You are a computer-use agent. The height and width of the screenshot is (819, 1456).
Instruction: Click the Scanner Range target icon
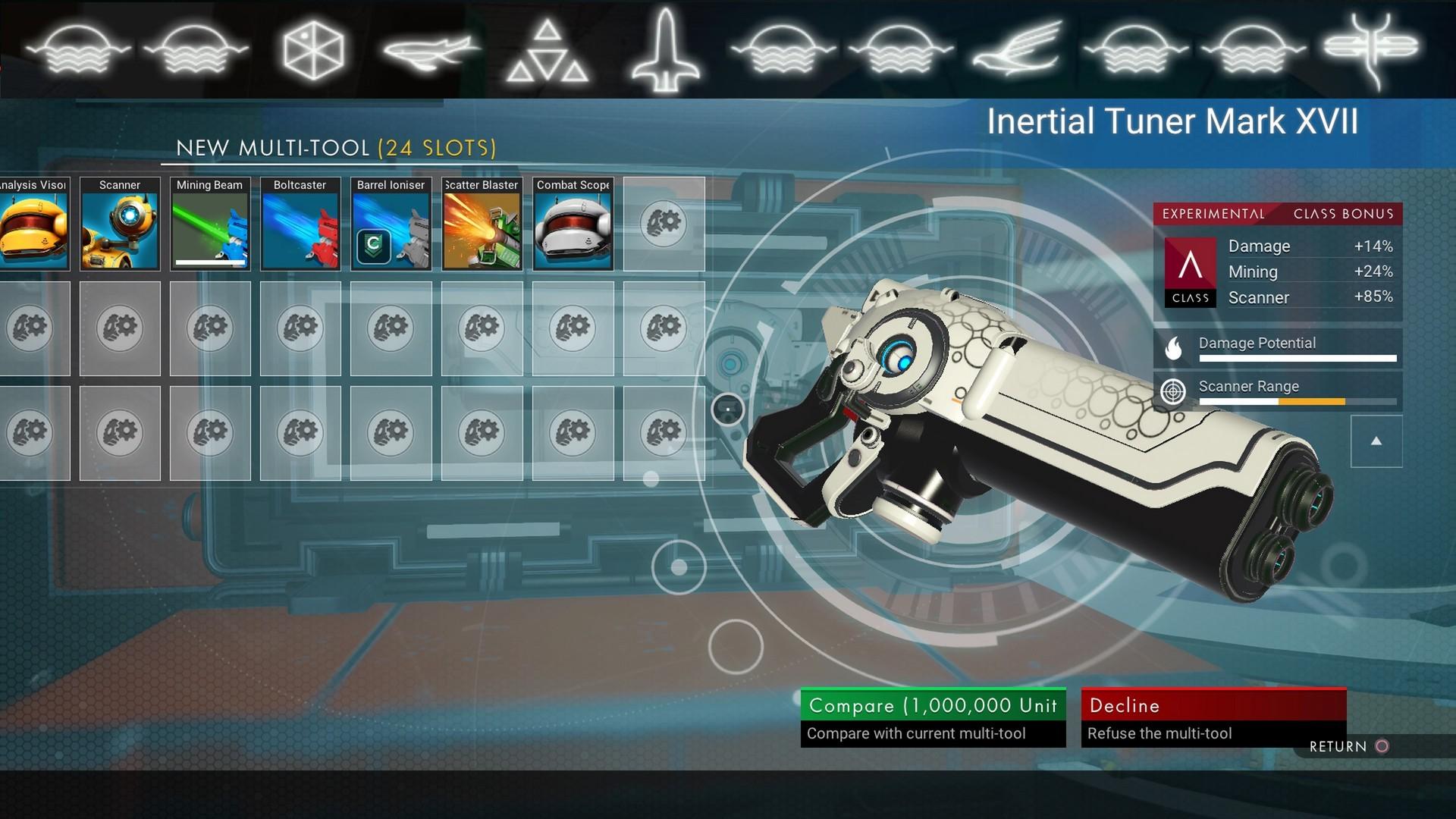(x=1172, y=393)
